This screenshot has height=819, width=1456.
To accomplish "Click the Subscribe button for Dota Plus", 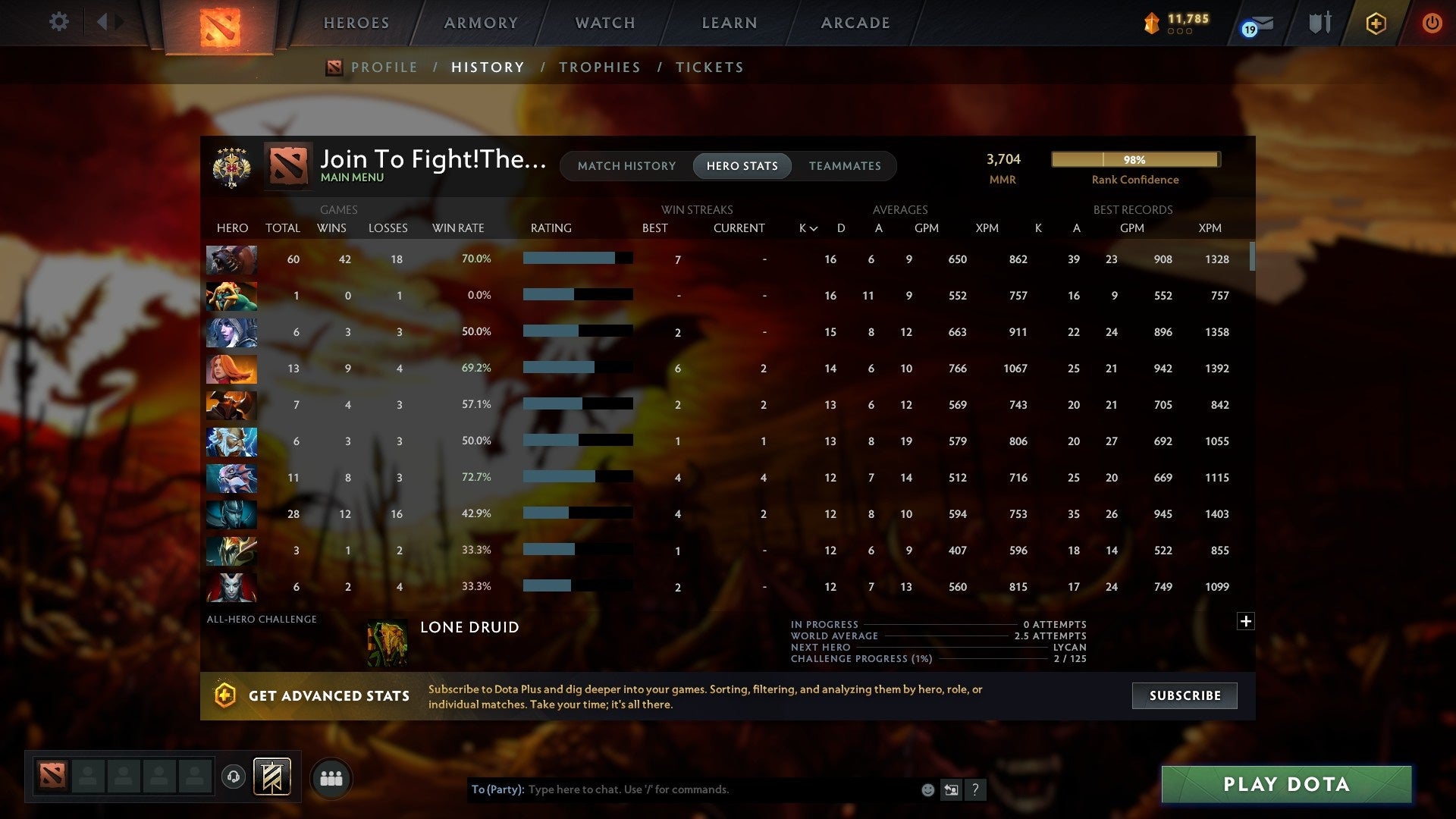I will pyautogui.click(x=1184, y=695).
